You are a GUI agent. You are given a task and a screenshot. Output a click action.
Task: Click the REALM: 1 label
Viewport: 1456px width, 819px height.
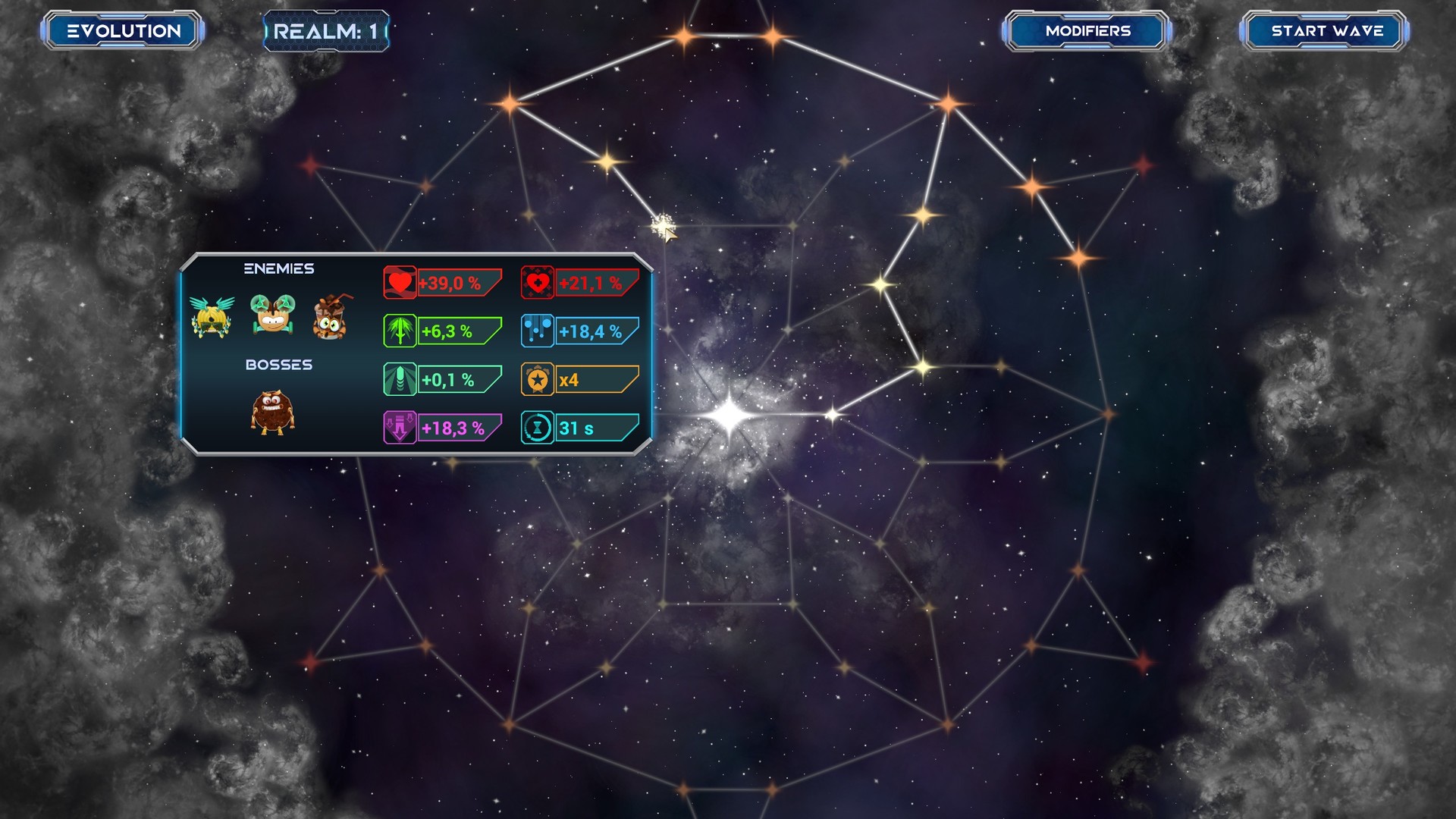[x=326, y=30]
